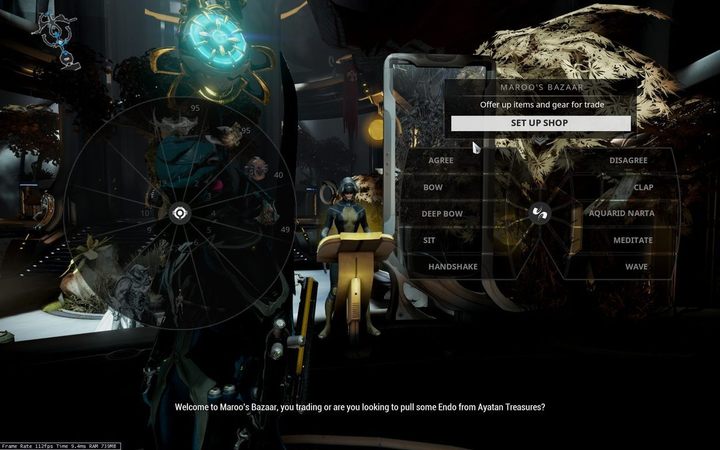Viewport: 720px width, 450px height.
Task: Select the Meditate emote
Action: (x=633, y=240)
